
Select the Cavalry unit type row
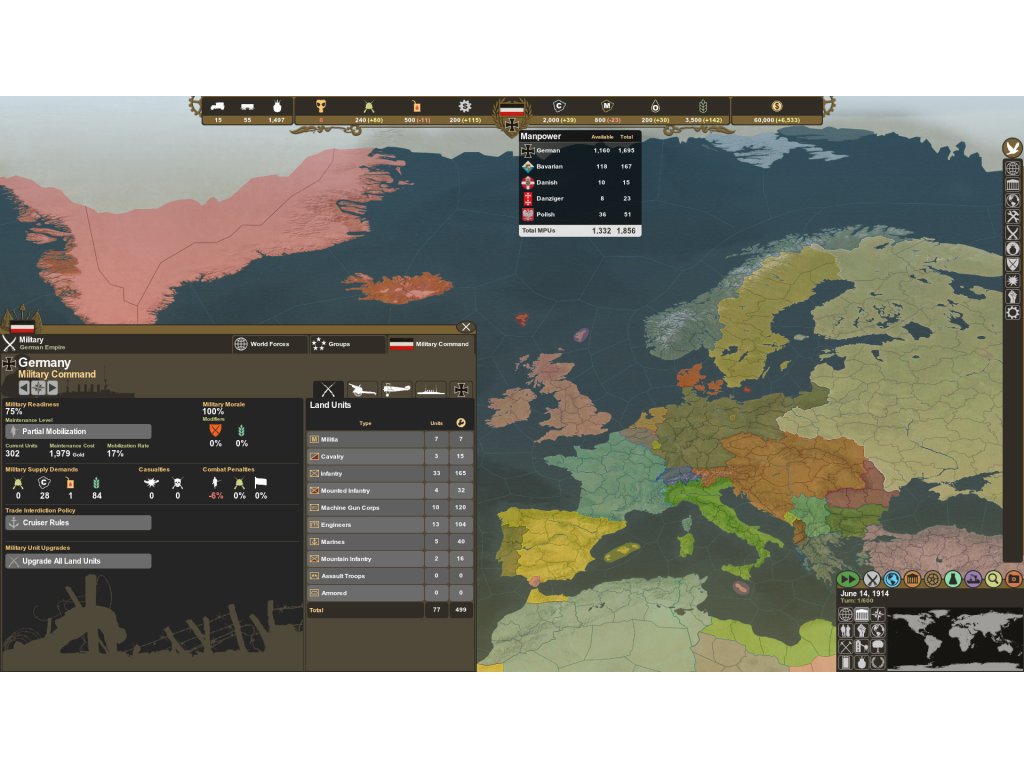[365, 456]
